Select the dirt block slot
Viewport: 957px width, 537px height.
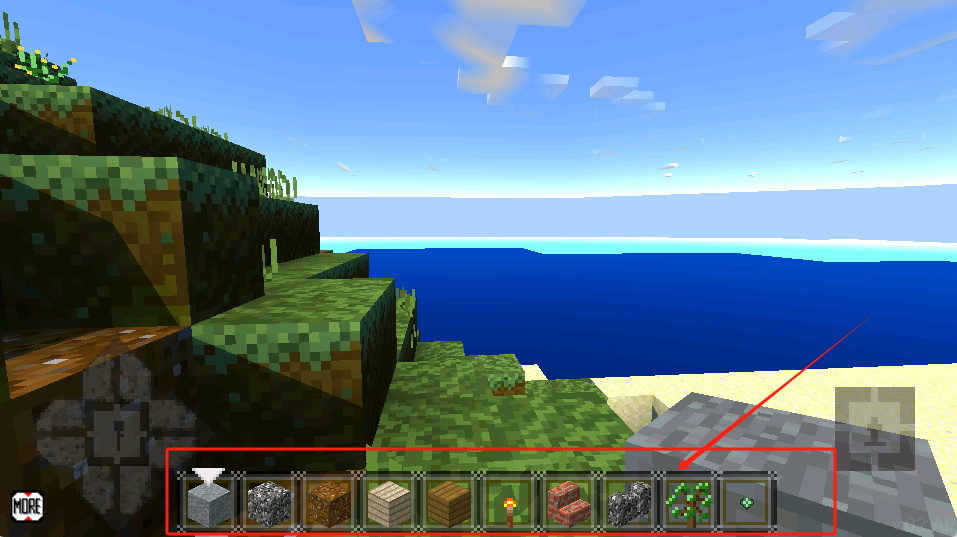point(327,500)
